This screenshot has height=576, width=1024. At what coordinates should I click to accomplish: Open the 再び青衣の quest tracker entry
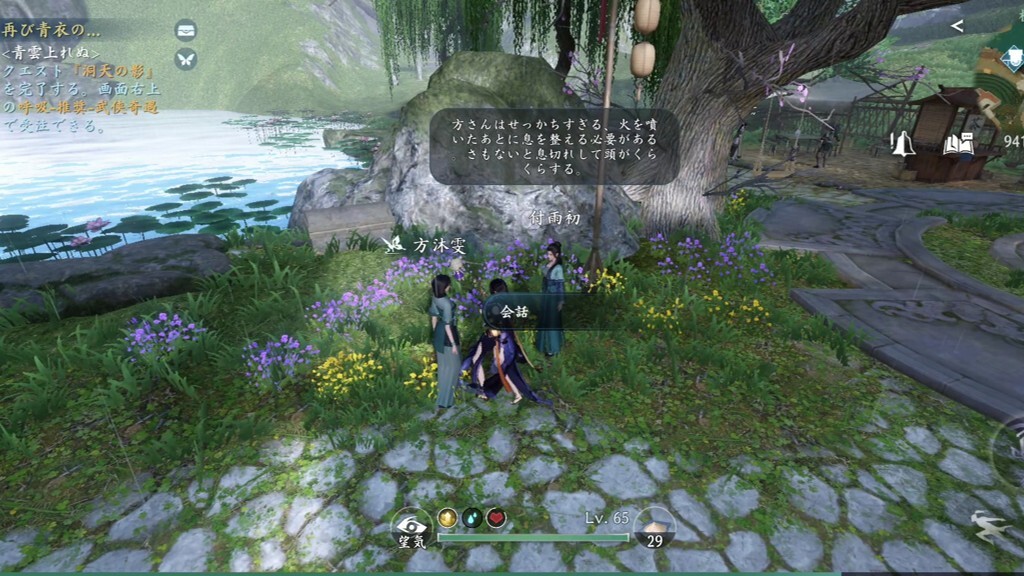[x=52, y=29]
